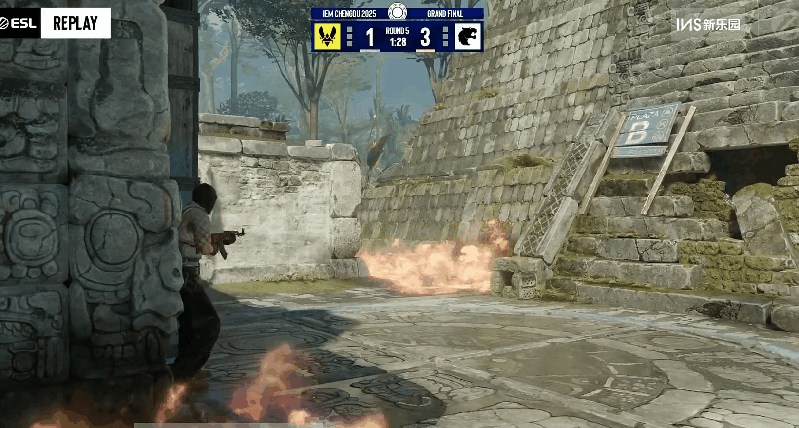Screen dimensions: 799x428
Task: Select the black panther team logo
Action: (468, 37)
